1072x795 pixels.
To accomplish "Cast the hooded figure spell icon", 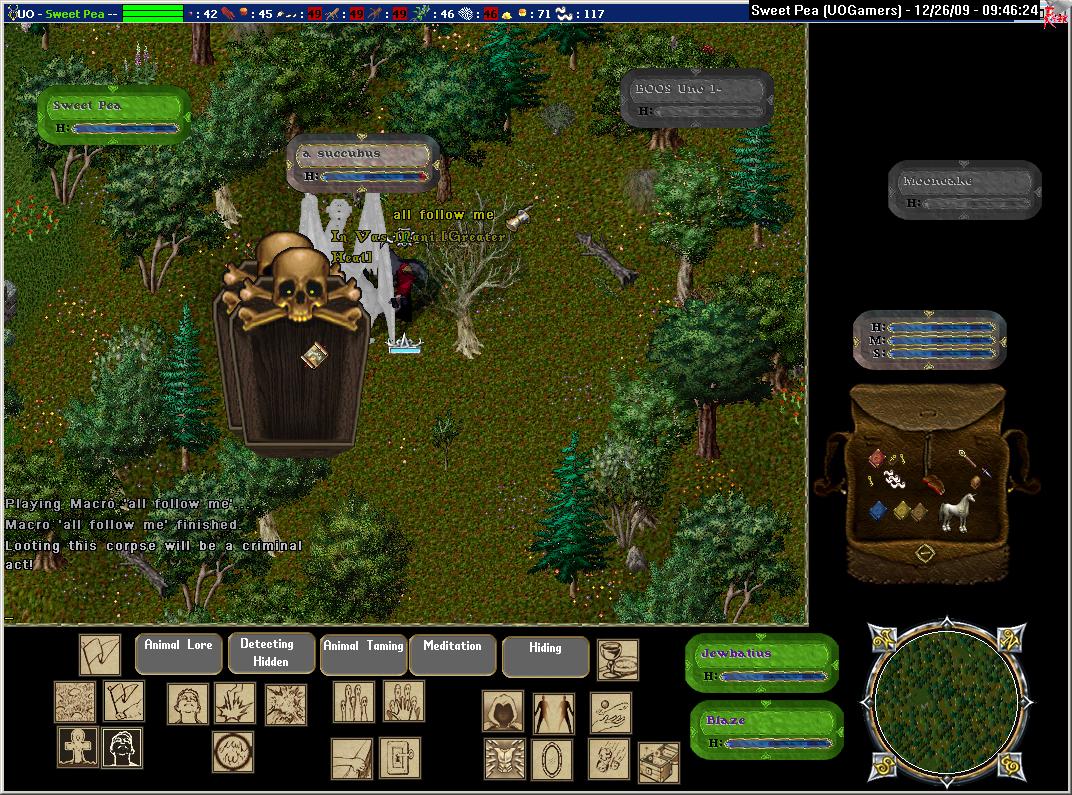I will pyautogui.click(x=503, y=711).
